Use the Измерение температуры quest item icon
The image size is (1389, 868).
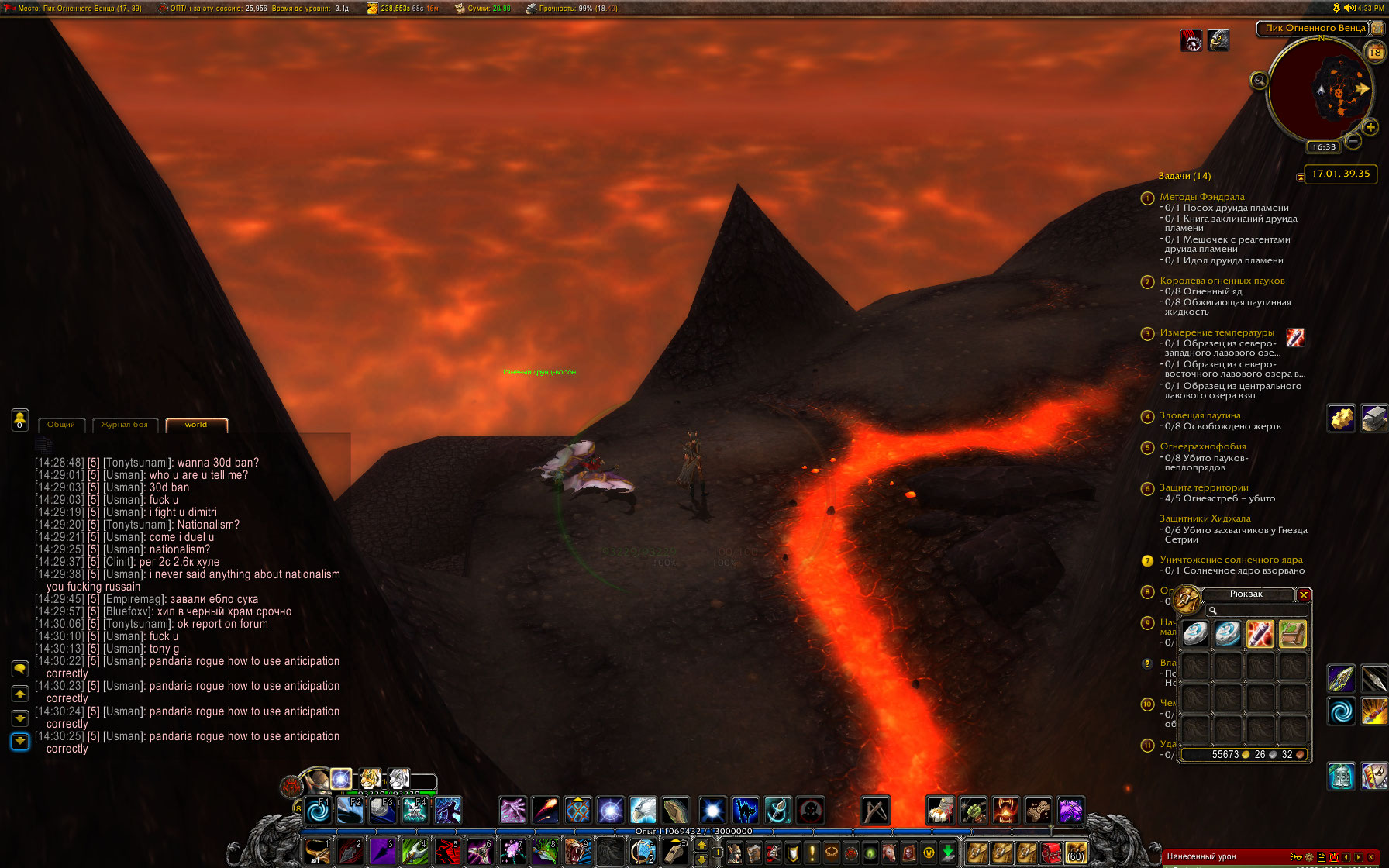1295,337
